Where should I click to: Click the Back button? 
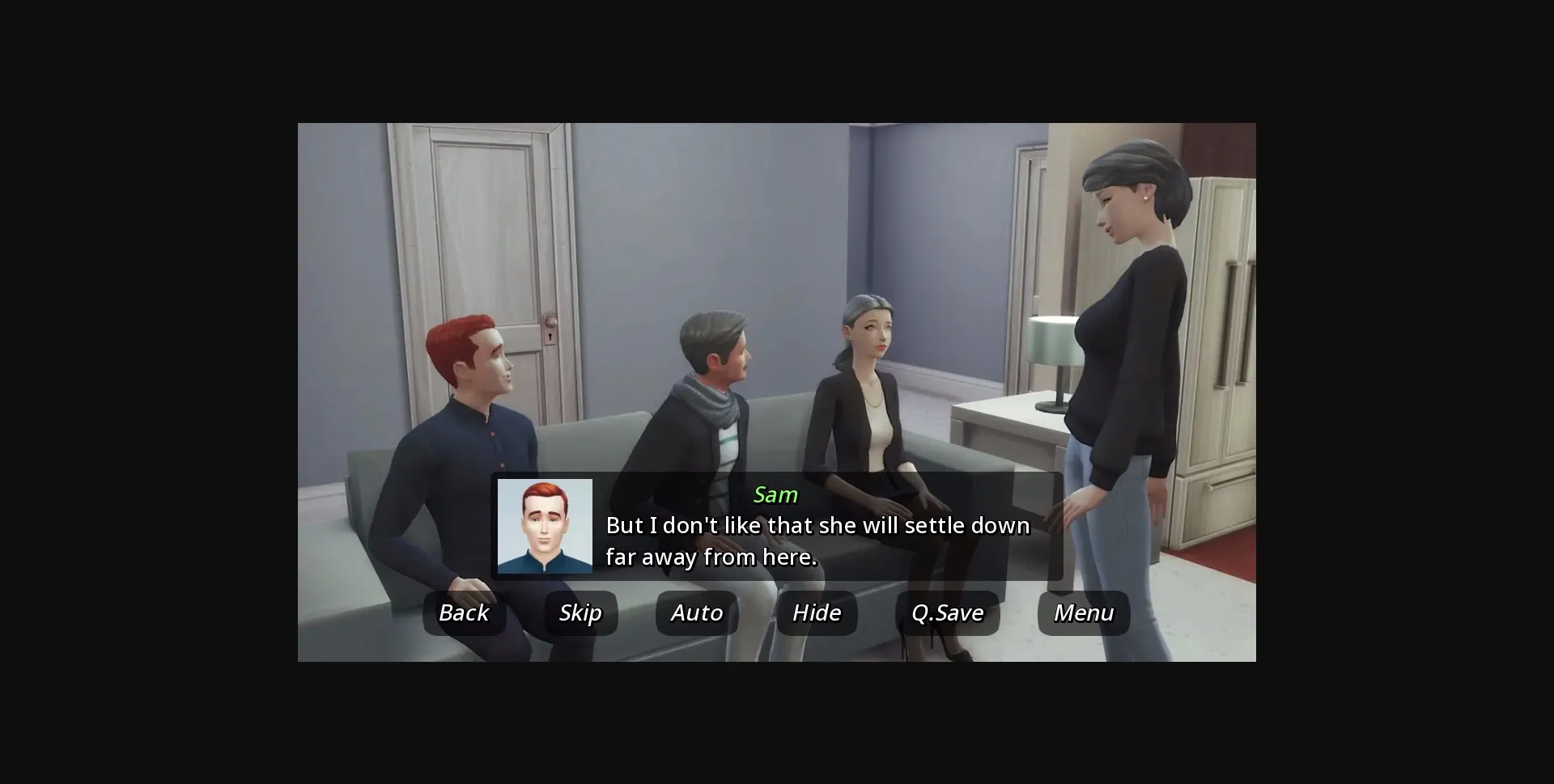(464, 613)
